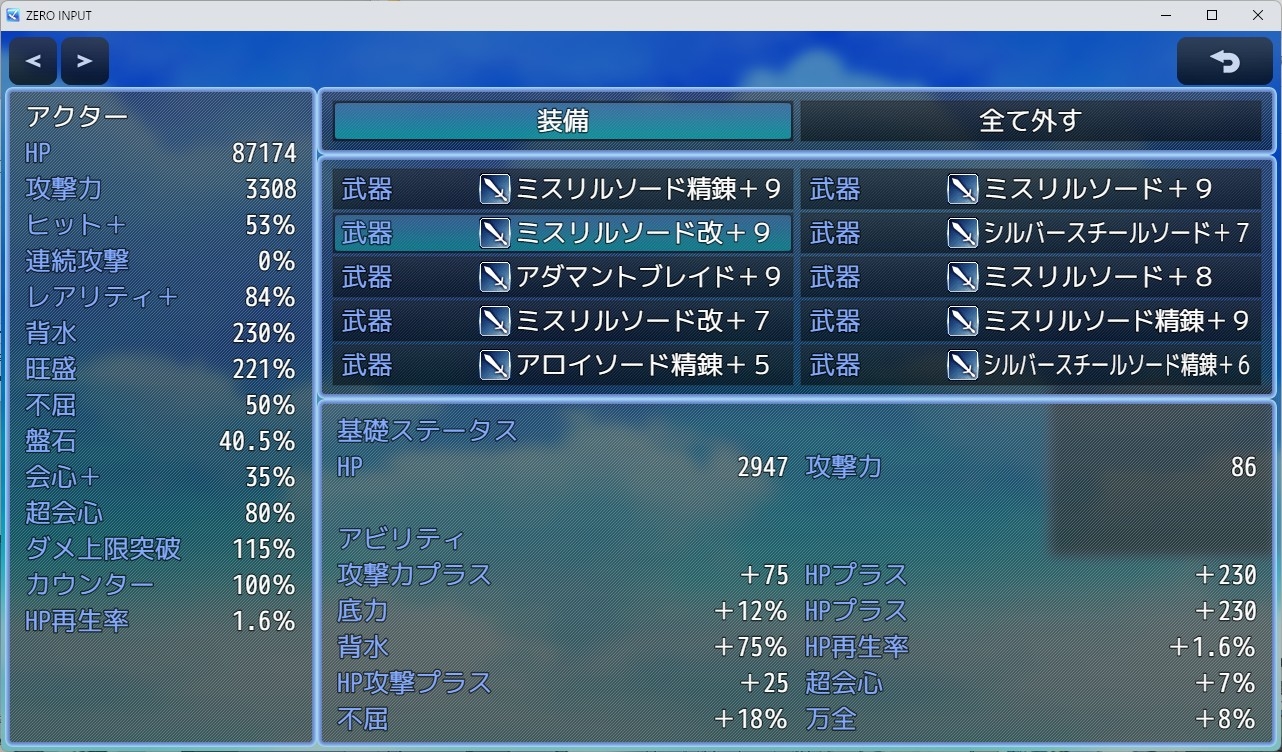The width and height of the screenshot is (1282, 752).
Task: Click the right navigation arrow to switch actors
Action: (x=84, y=60)
